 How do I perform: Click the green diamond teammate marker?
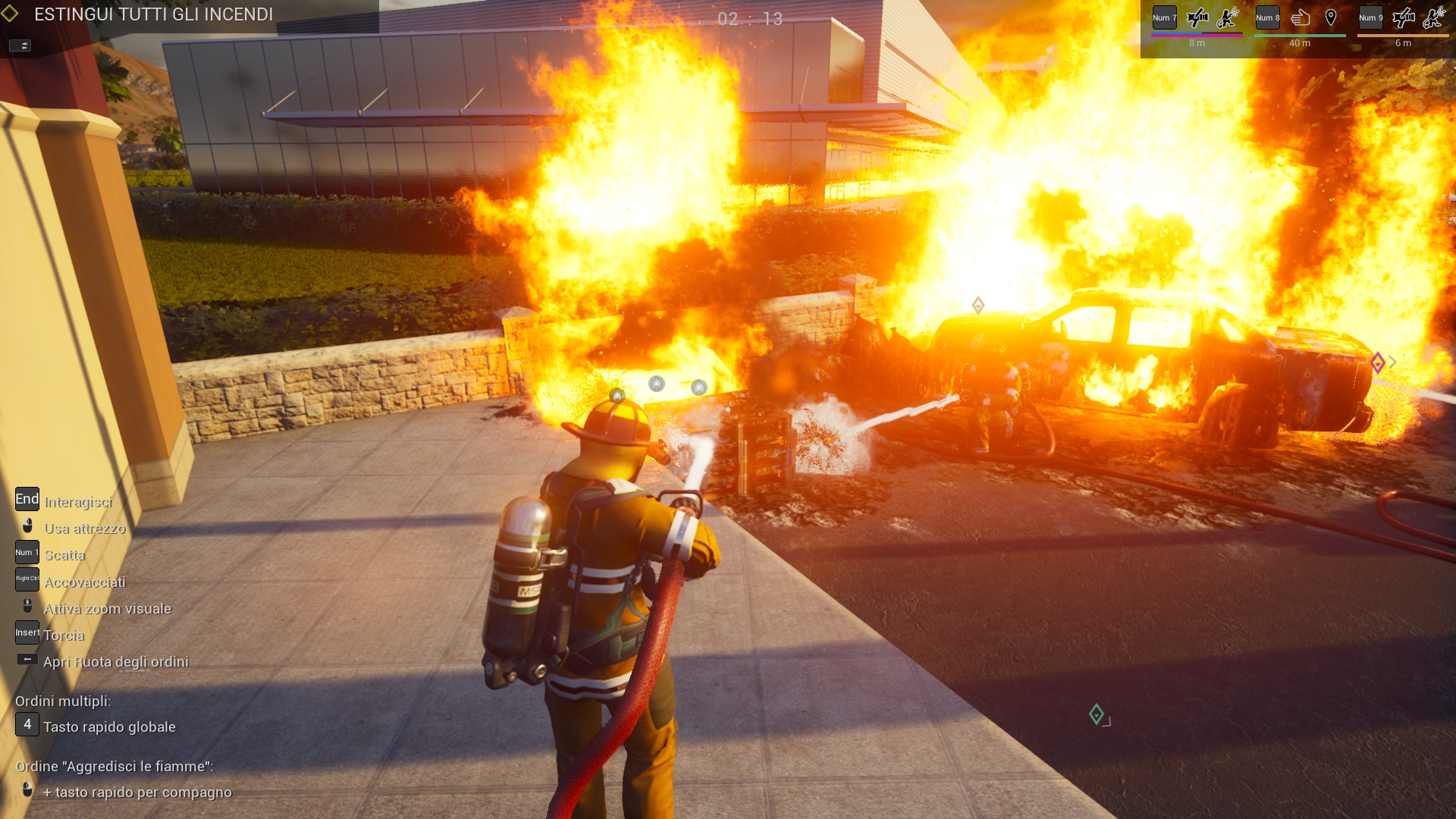coord(1096,714)
